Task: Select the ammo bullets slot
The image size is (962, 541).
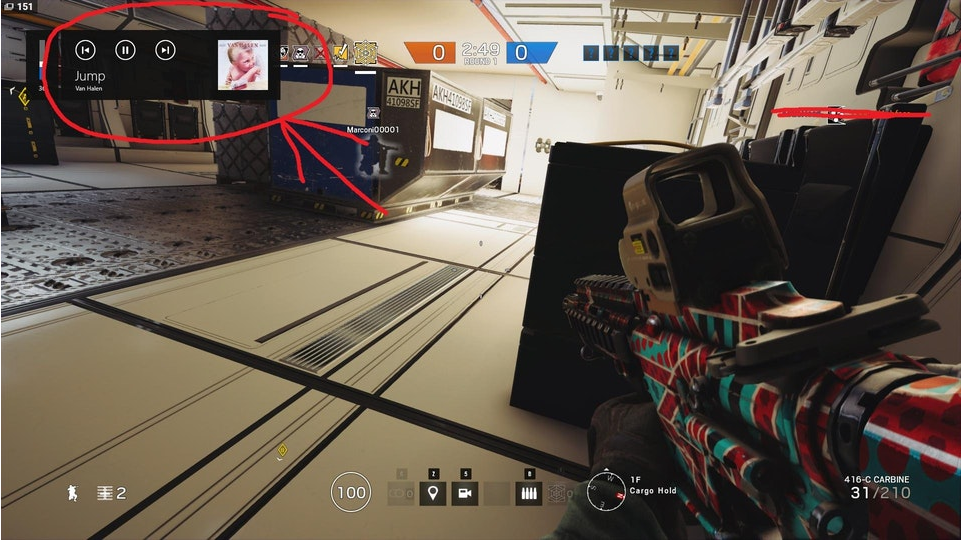Action: point(530,493)
